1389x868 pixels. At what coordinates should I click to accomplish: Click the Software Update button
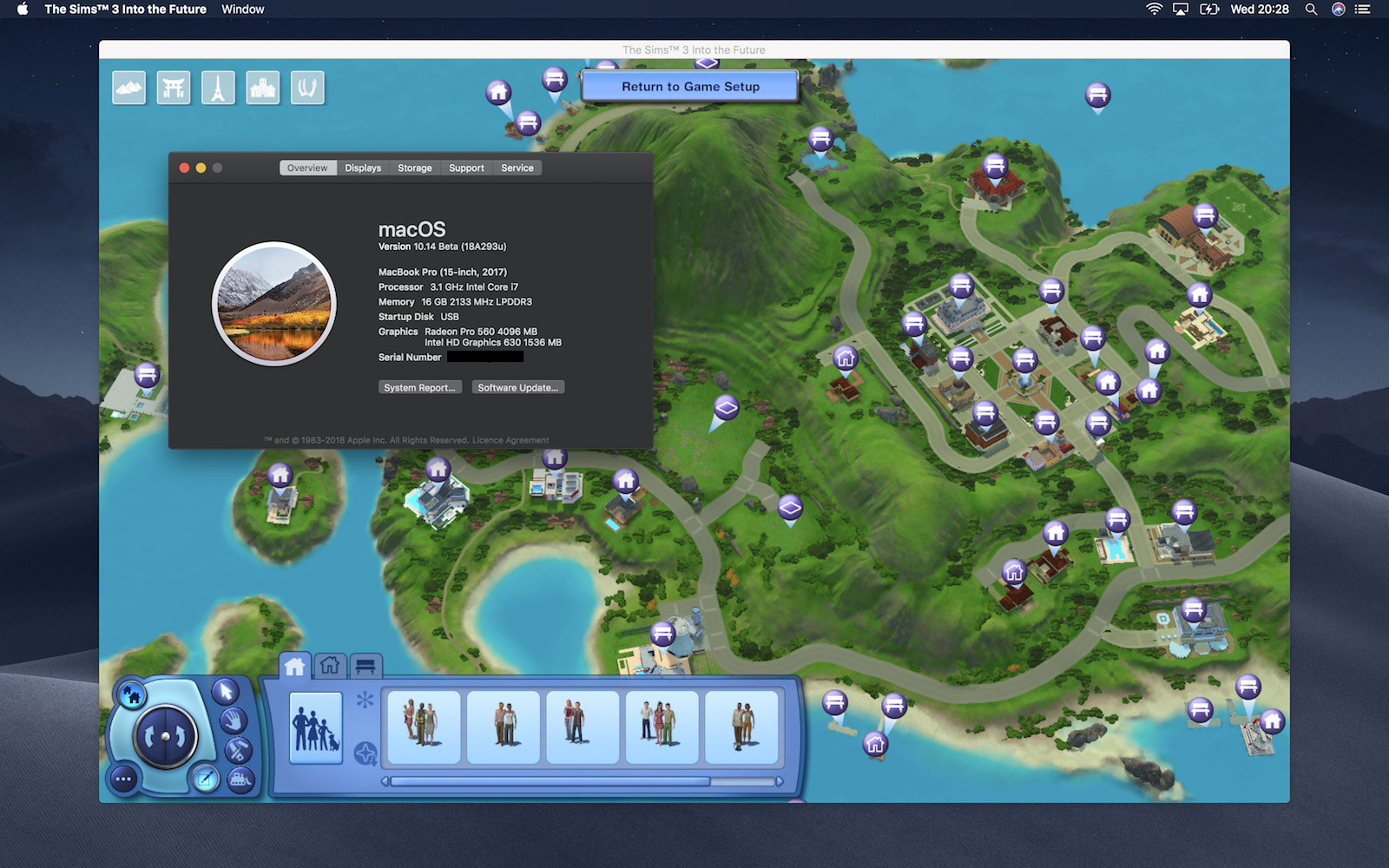(x=517, y=387)
